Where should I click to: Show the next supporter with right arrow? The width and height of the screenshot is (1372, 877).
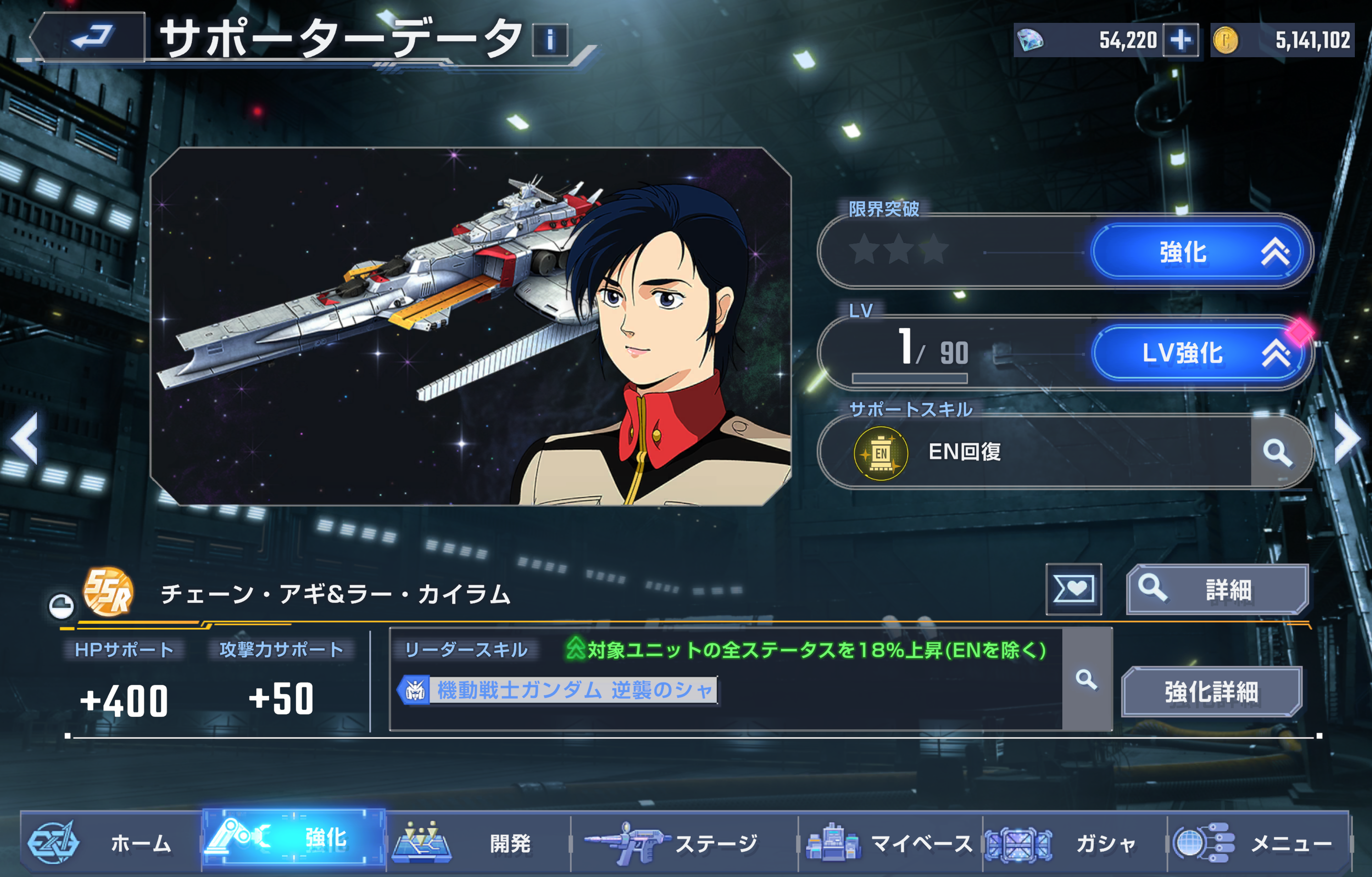[x=1348, y=438]
